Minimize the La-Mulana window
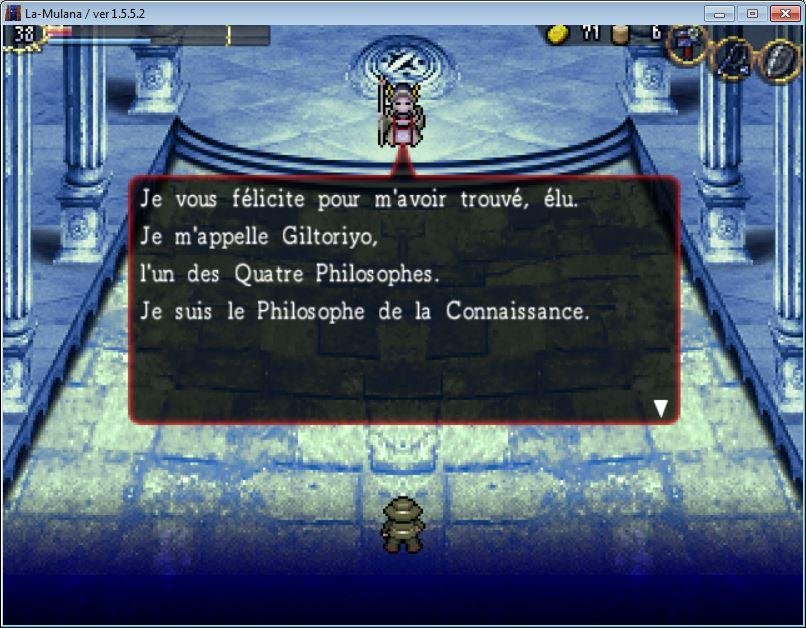Viewport: 806px width, 628px height. pos(720,13)
